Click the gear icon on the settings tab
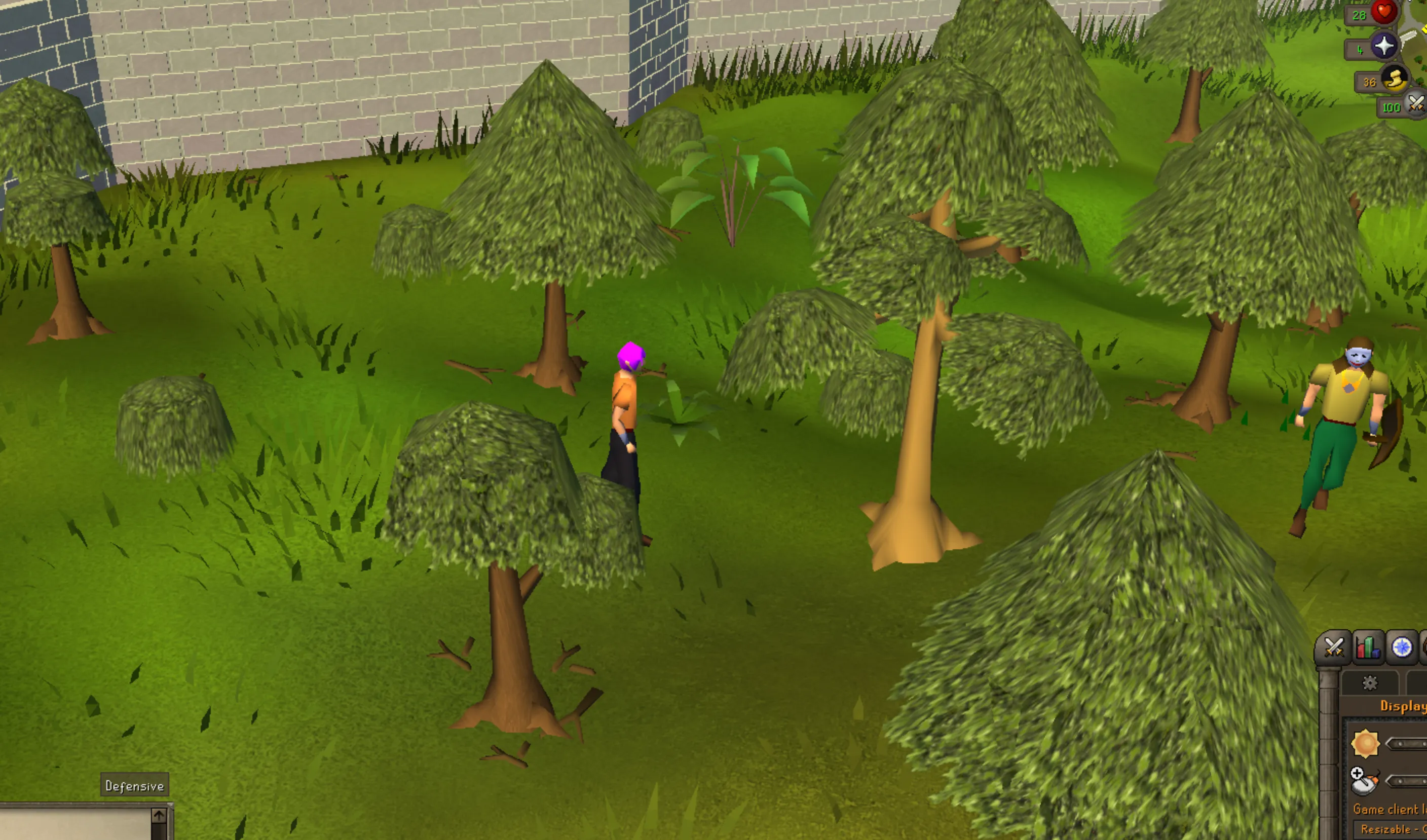 [x=1370, y=684]
